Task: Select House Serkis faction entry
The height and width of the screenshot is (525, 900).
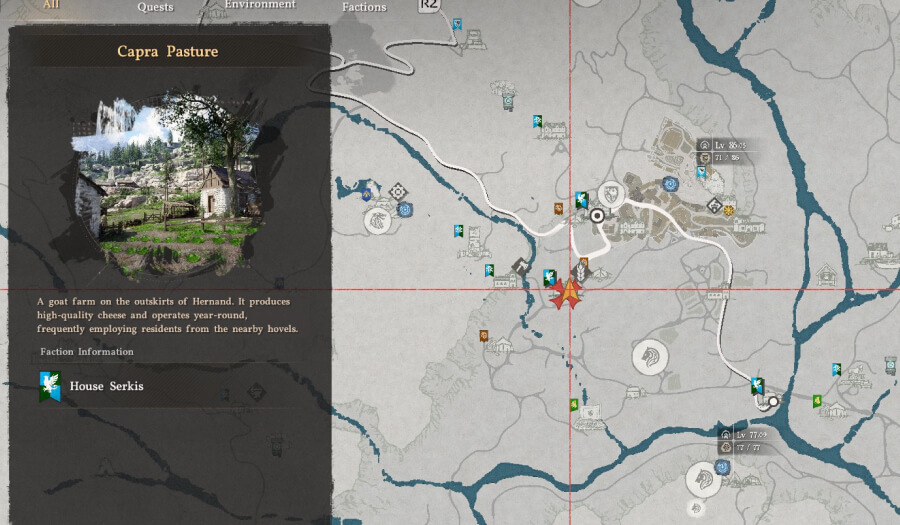Action: (105, 386)
